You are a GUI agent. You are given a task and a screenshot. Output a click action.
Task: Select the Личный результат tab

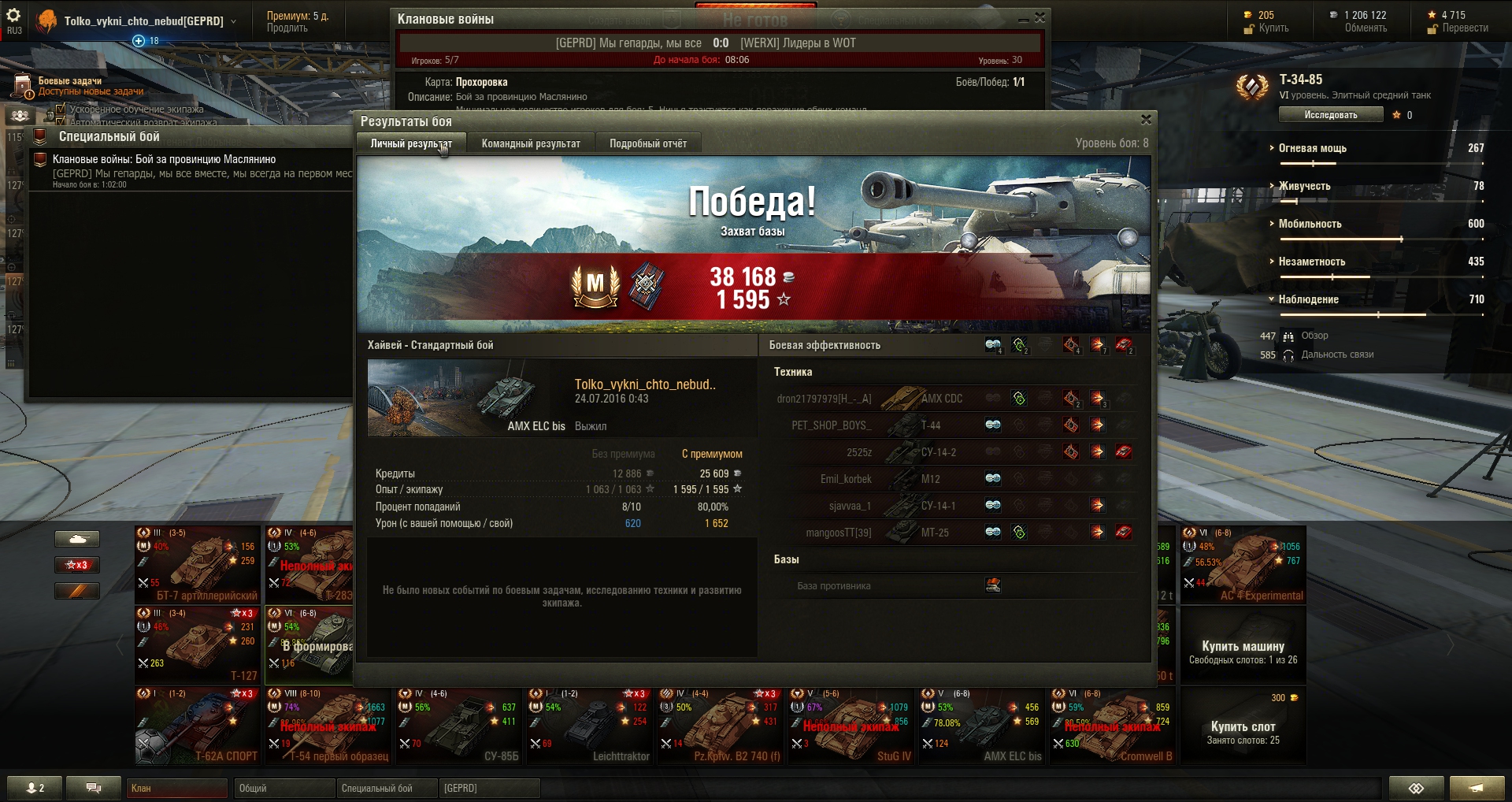pos(410,143)
